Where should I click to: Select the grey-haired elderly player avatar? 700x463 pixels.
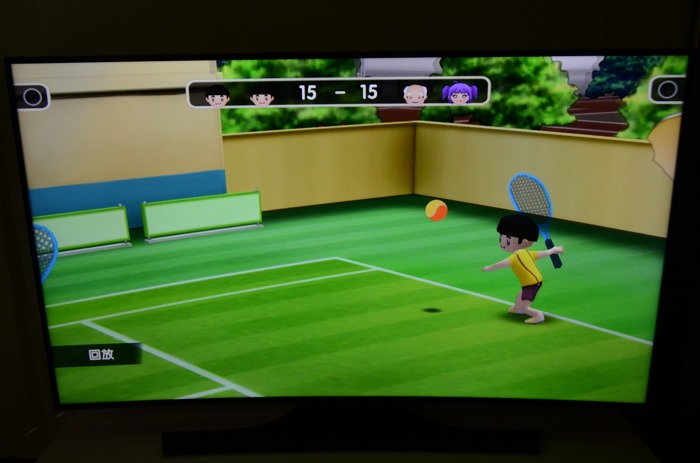415,94
